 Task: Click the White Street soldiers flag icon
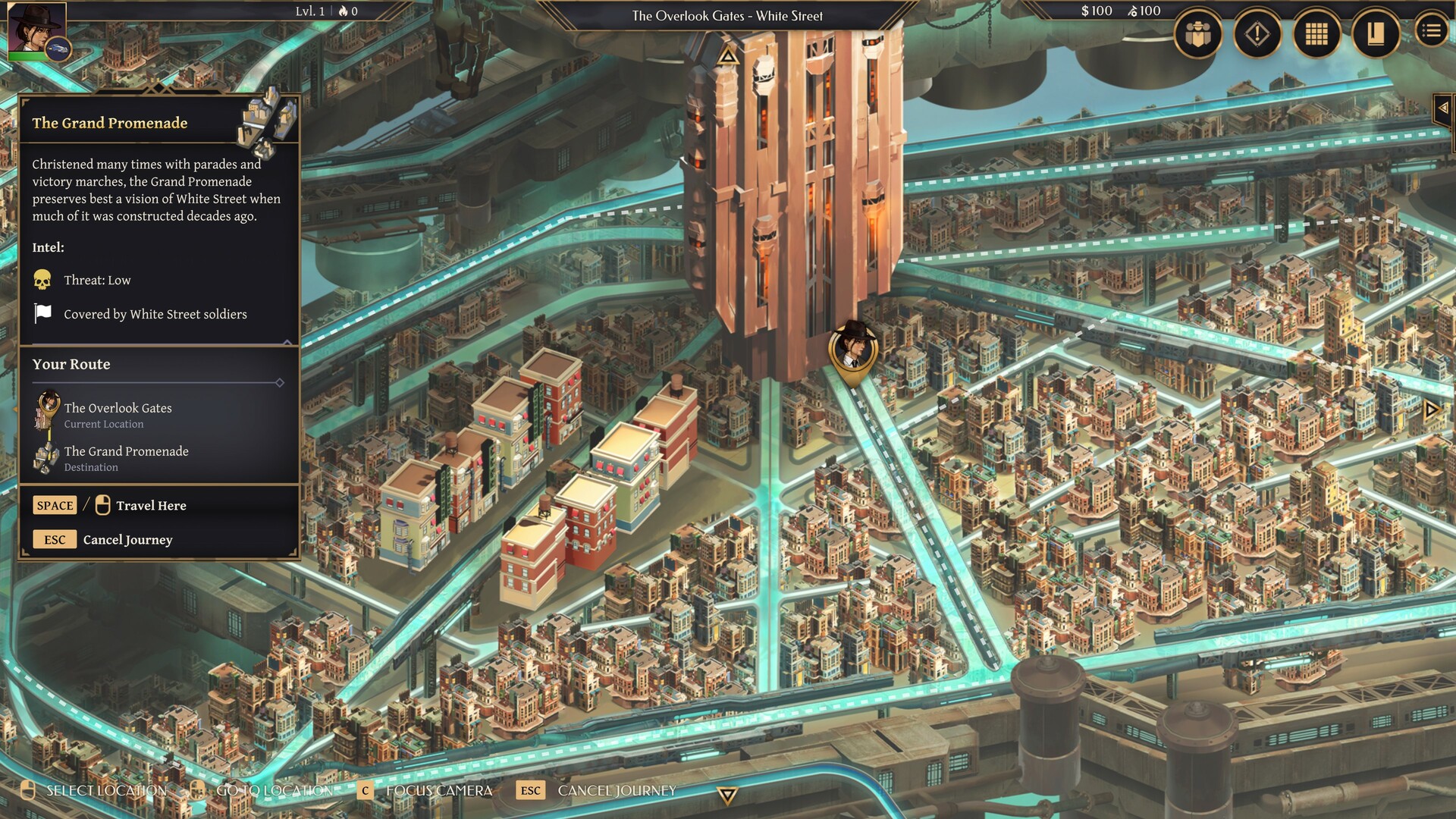click(x=42, y=312)
